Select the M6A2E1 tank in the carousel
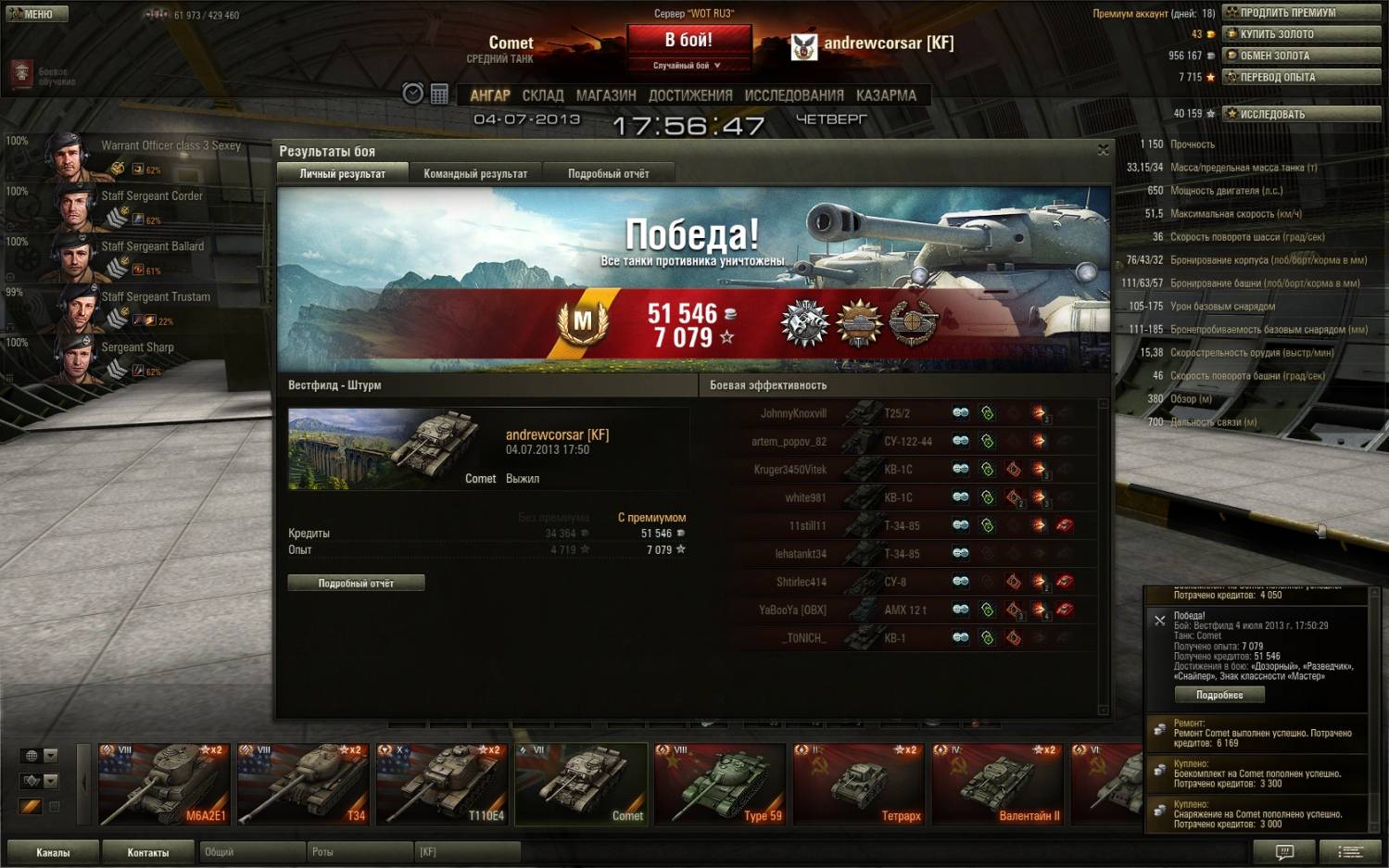This screenshot has width=1389, height=868. [164, 784]
